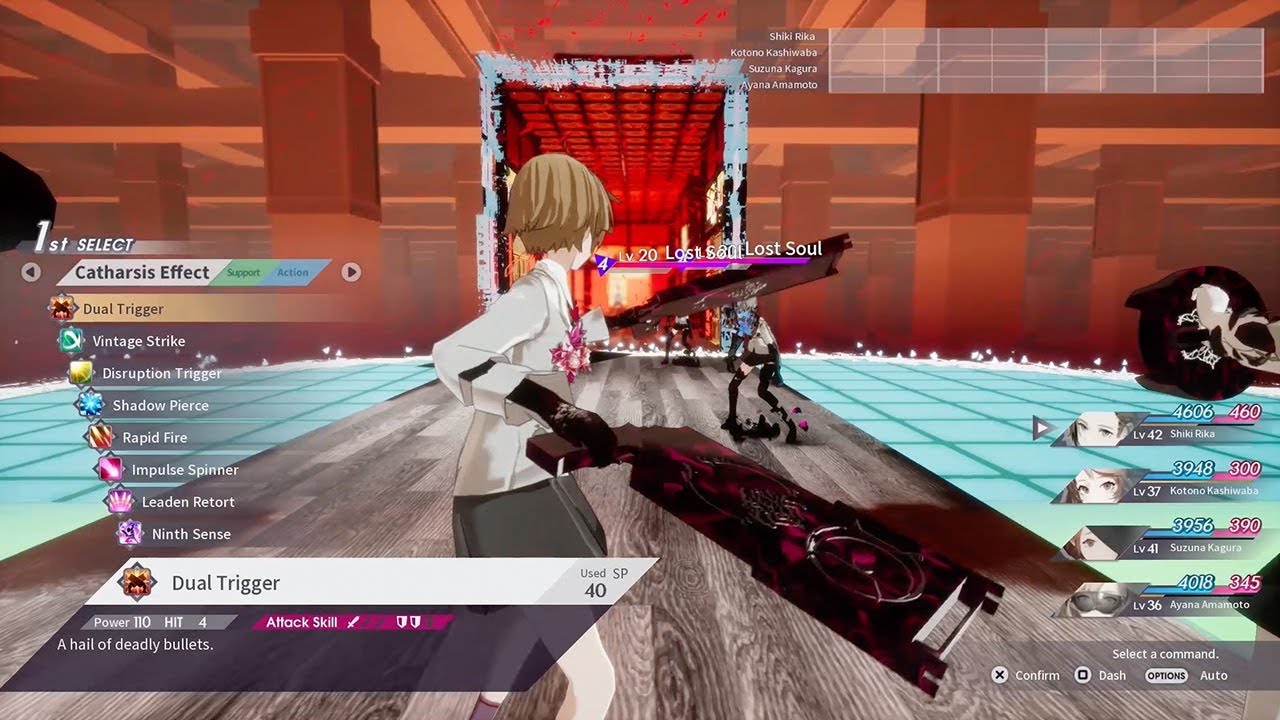Select the Ninth Sense skill icon

pyautogui.click(x=131, y=533)
